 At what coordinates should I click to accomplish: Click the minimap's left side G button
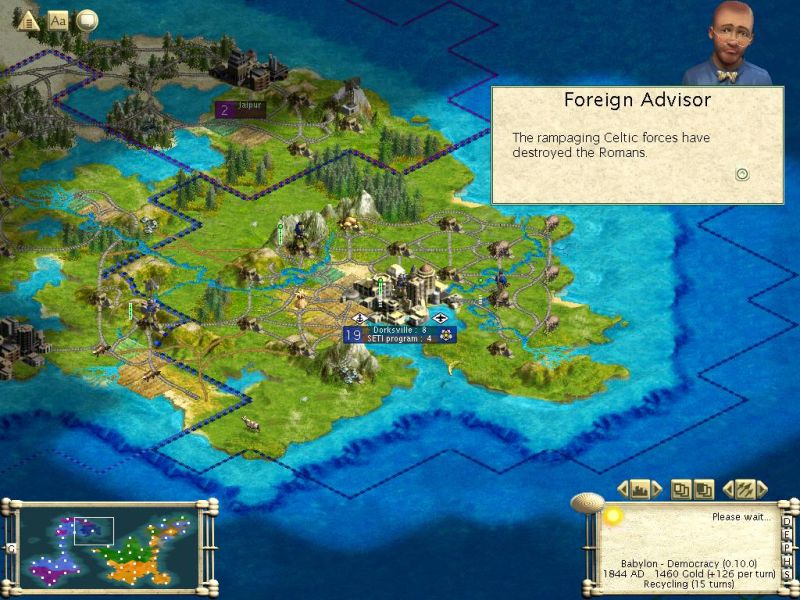tap(11, 547)
